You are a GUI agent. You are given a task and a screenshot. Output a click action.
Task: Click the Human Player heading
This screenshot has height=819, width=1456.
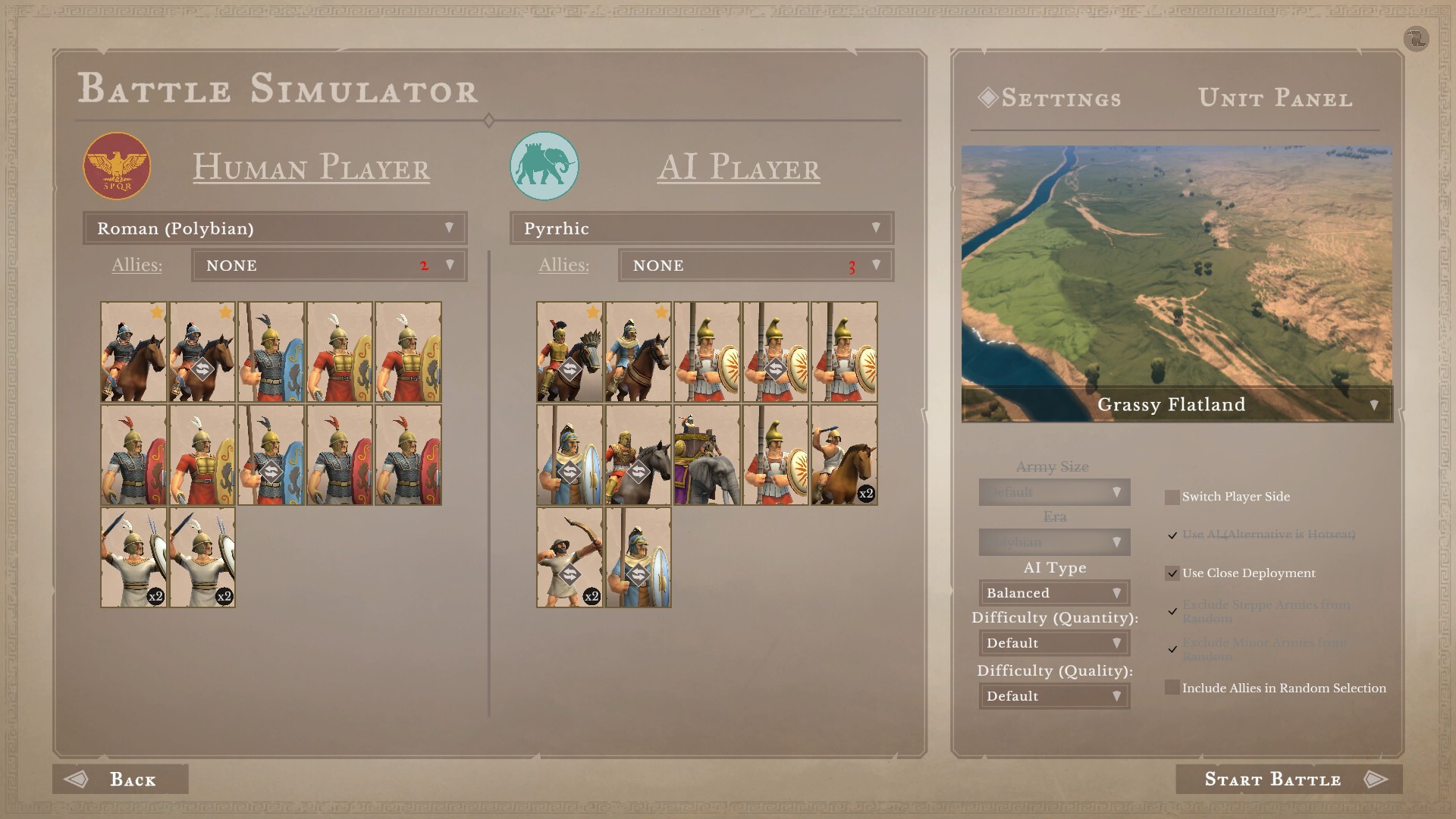(311, 167)
